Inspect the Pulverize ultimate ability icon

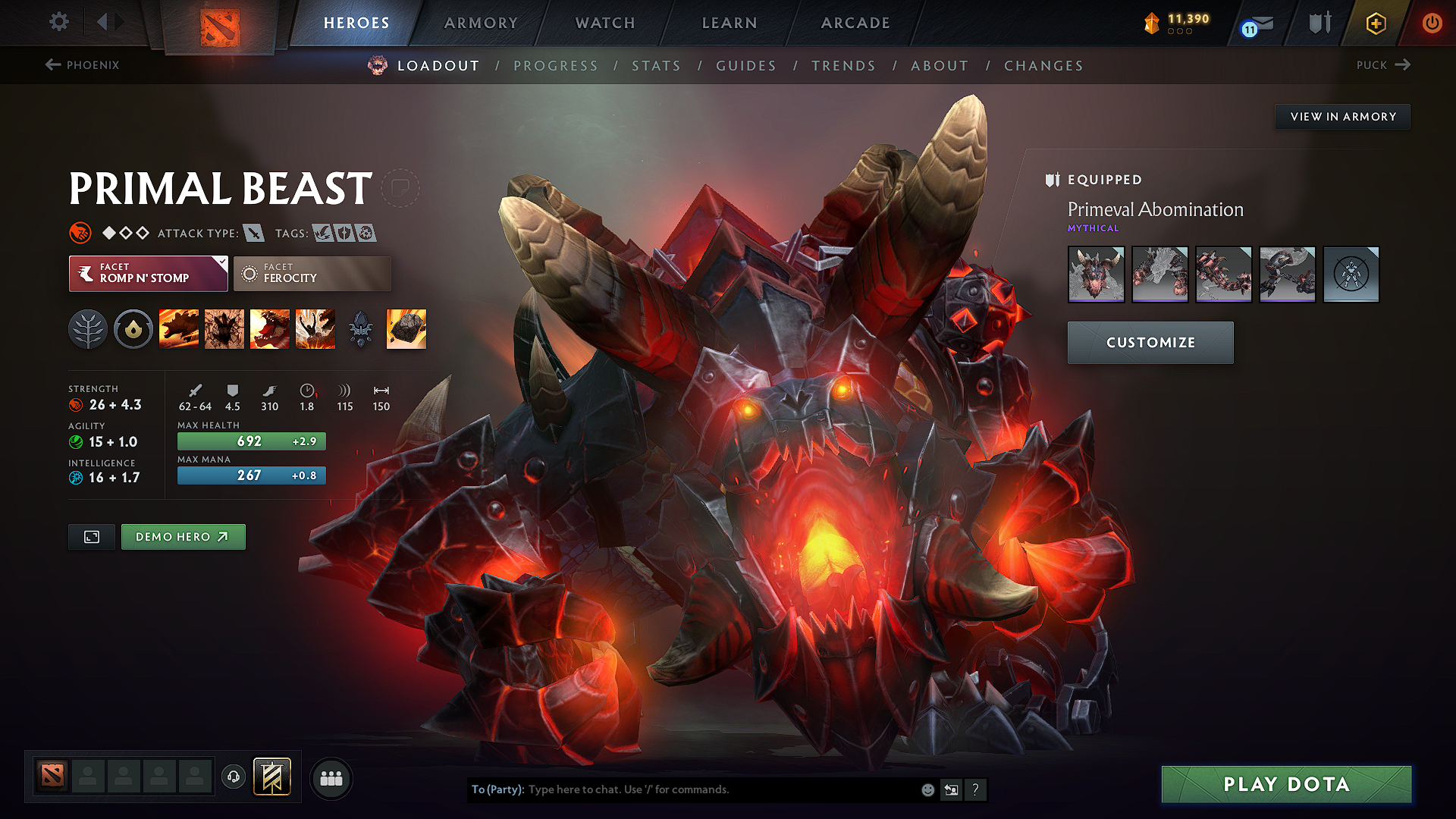point(315,328)
